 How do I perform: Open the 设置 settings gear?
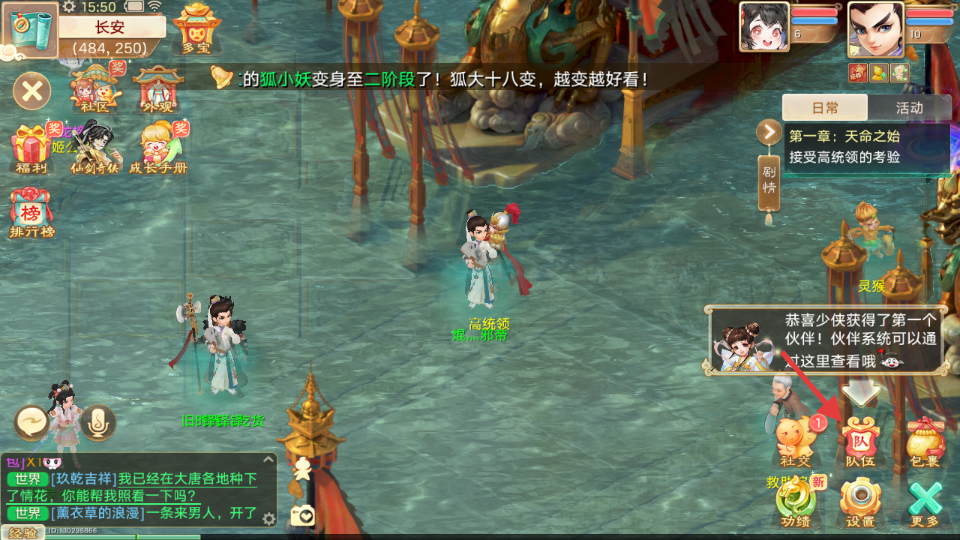[x=860, y=501]
